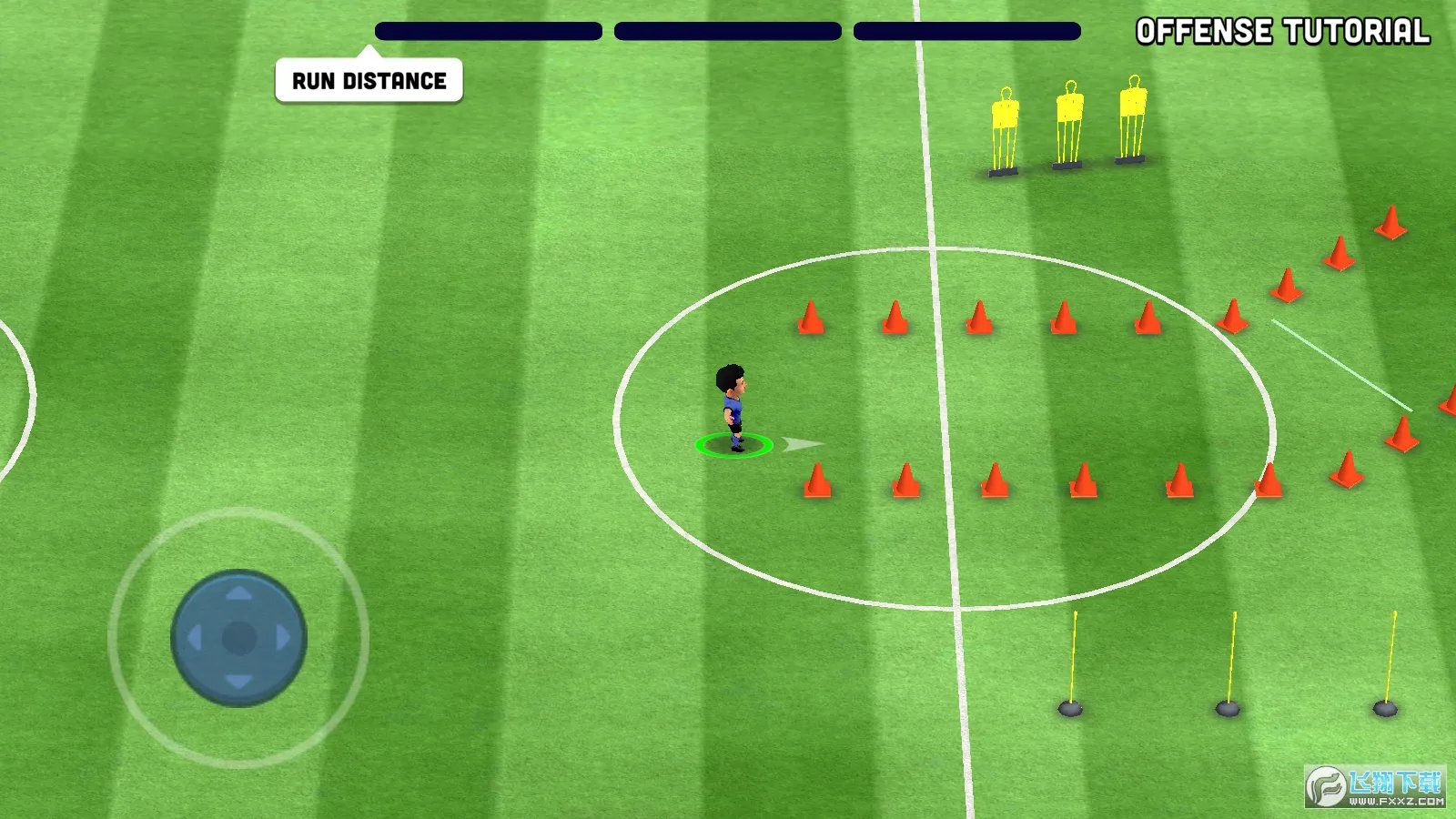Tap the virtual joystick's center knob
This screenshot has width=1456, height=819.
(238, 638)
